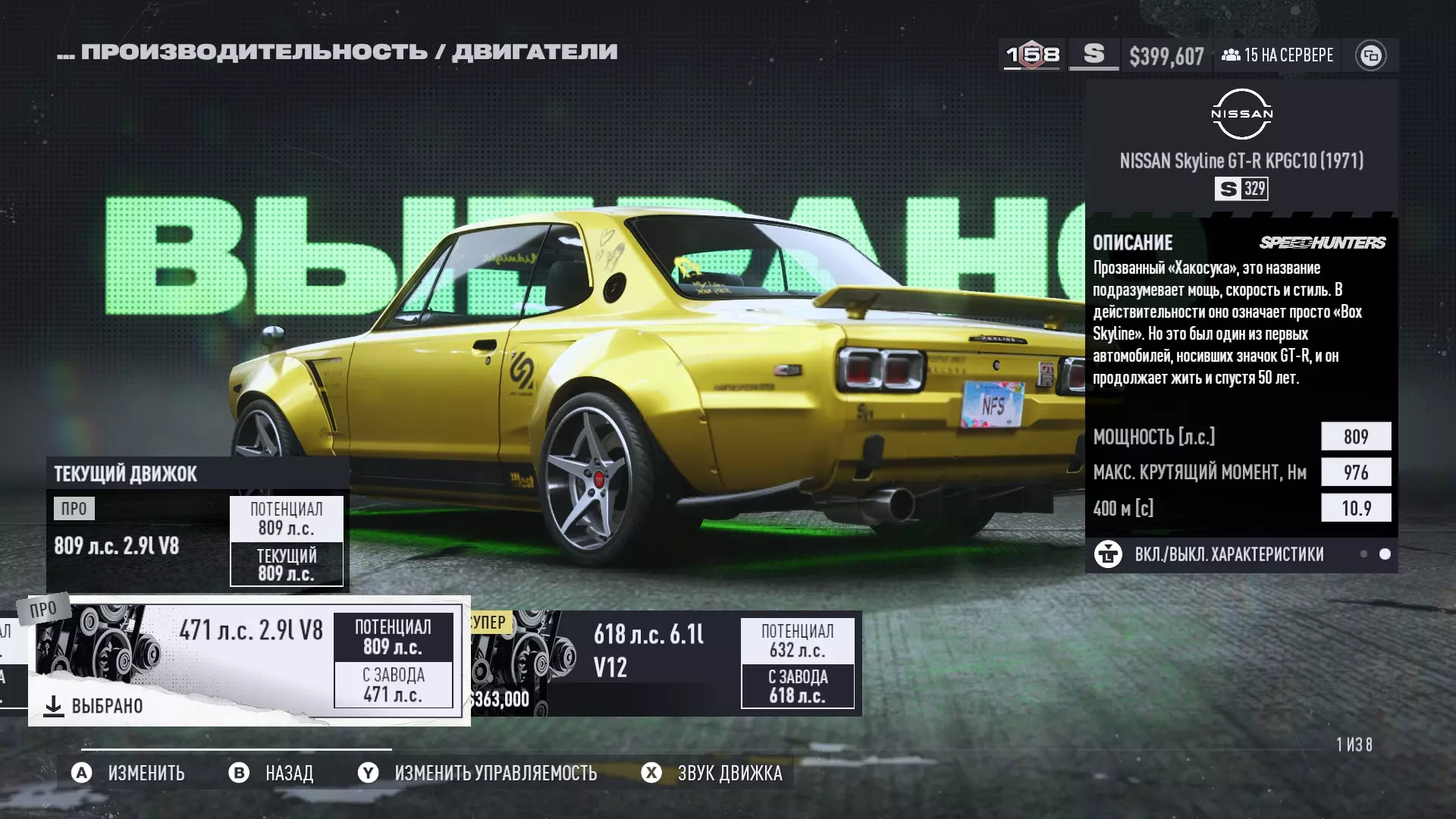Open Изменить управляемость handling option
This screenshot has width=1456, height=819.
478,773
